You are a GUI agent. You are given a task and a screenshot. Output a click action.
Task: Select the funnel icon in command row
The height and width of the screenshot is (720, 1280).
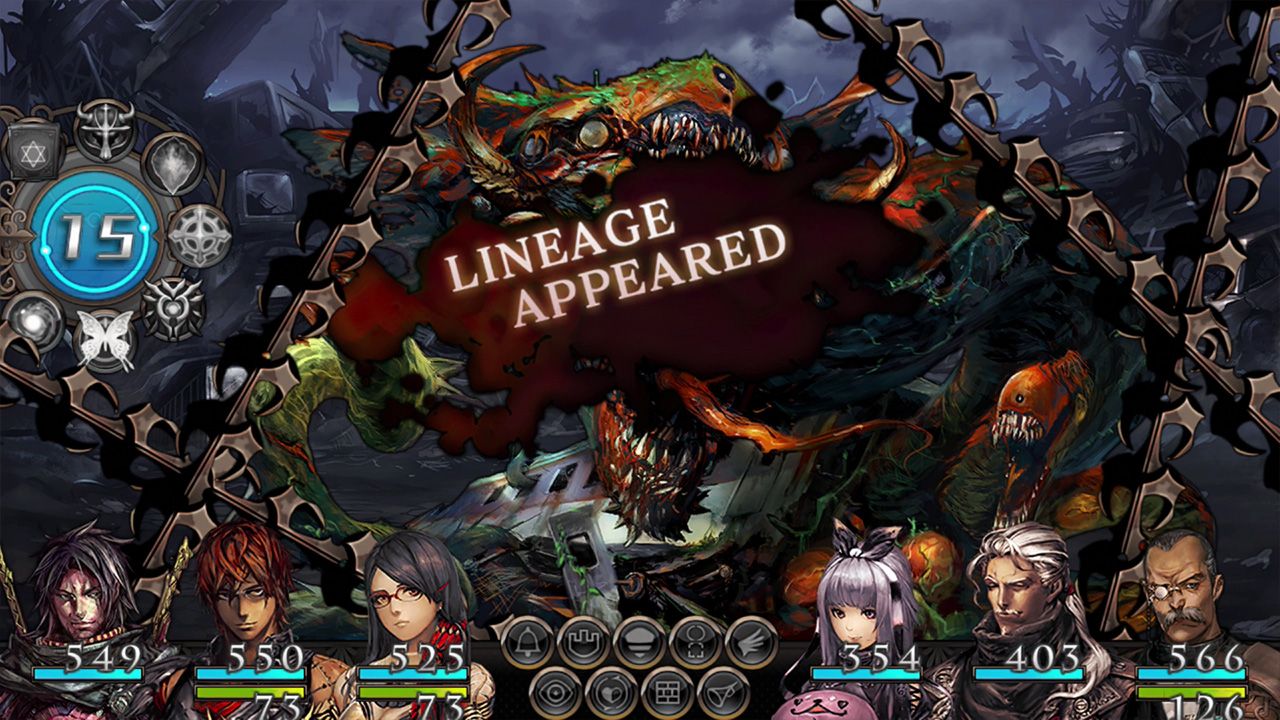[x=722, y=692]
